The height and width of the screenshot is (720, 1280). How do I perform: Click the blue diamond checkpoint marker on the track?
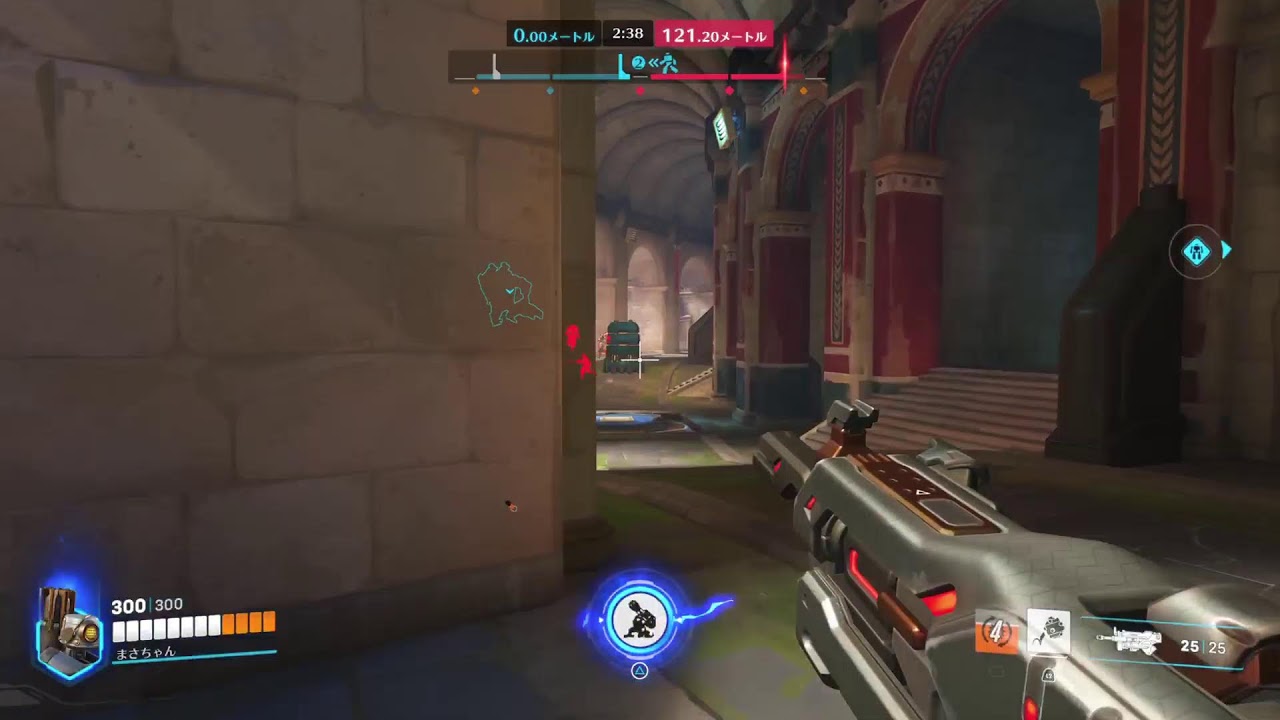click(549, 90)
